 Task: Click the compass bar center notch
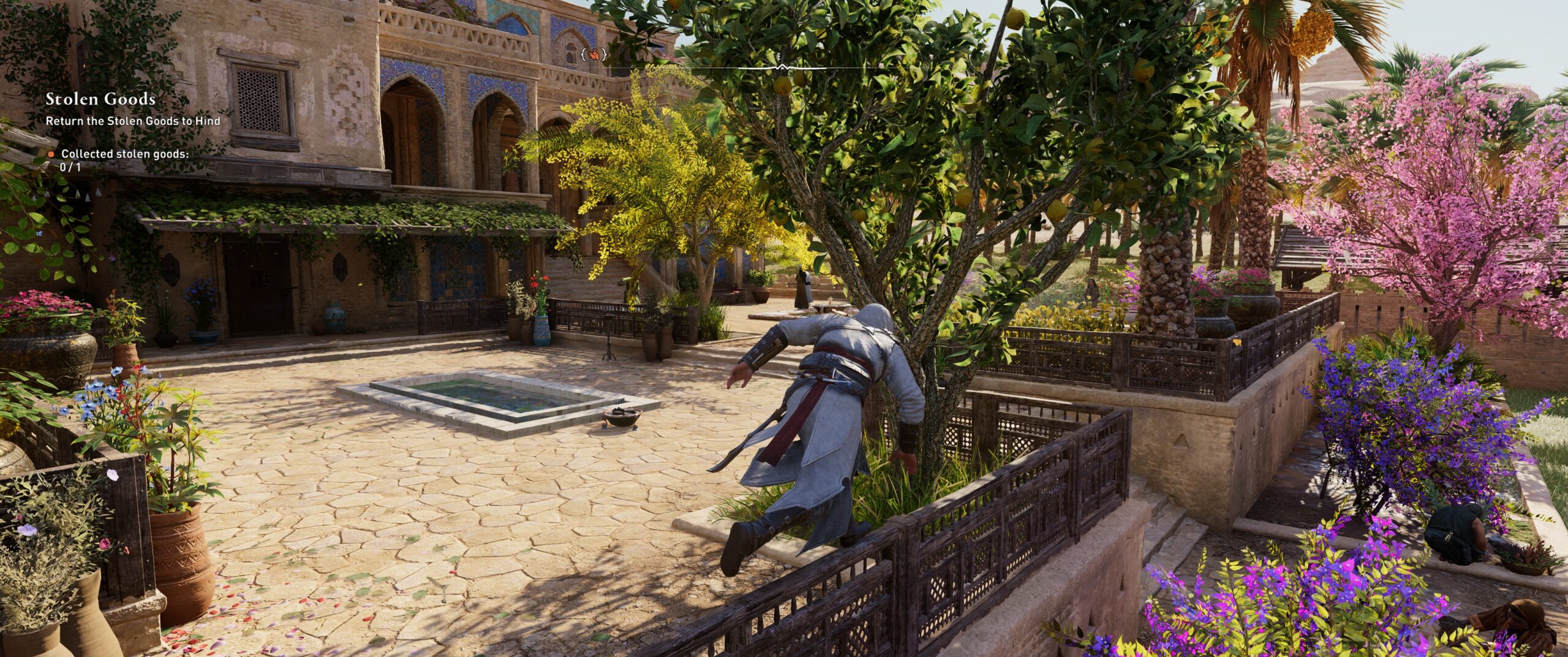[782, 67]
